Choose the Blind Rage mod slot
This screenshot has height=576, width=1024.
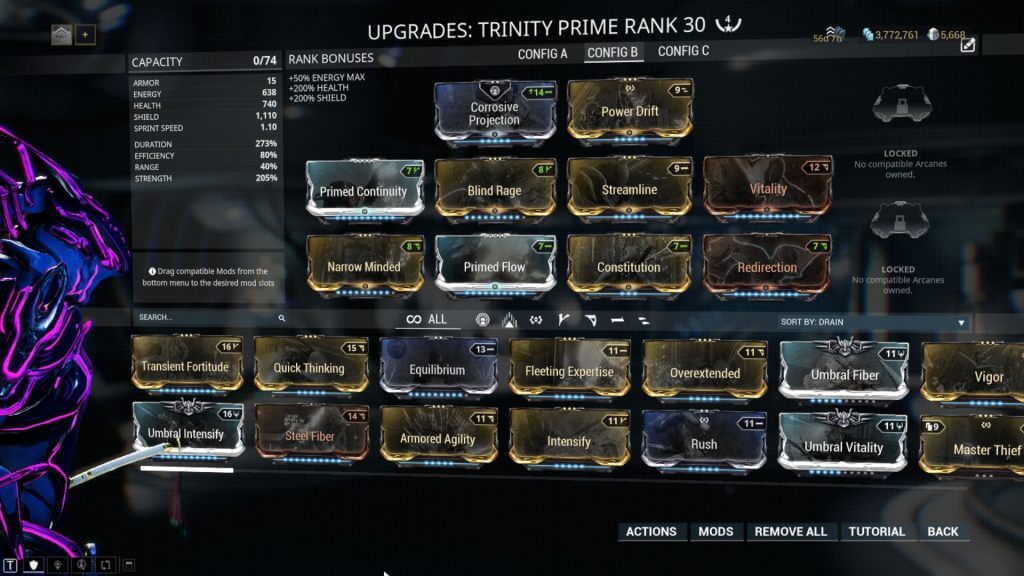click(x=495, y=190)
